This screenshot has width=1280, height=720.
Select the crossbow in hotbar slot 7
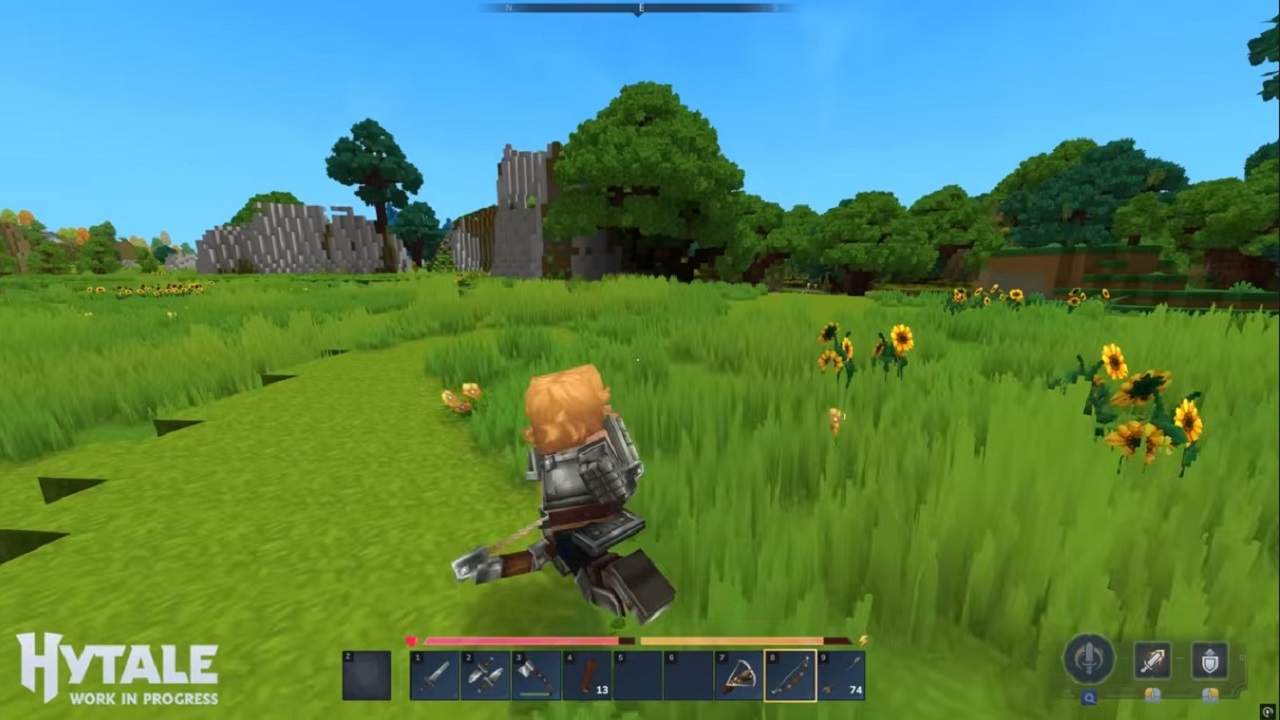[740, 673]
